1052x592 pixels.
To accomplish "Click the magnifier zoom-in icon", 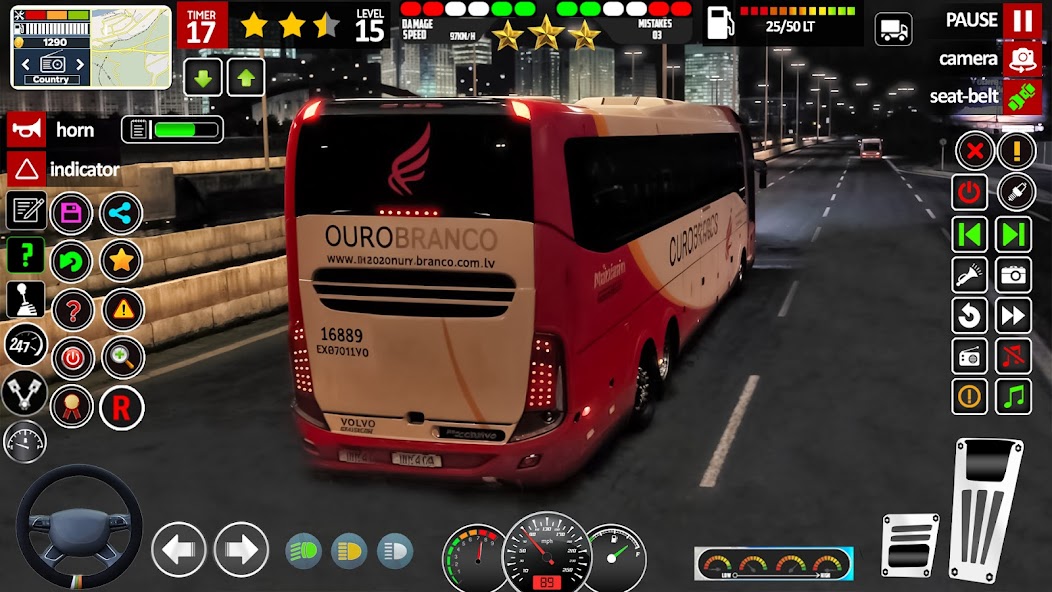I will (x=122, y=358).
